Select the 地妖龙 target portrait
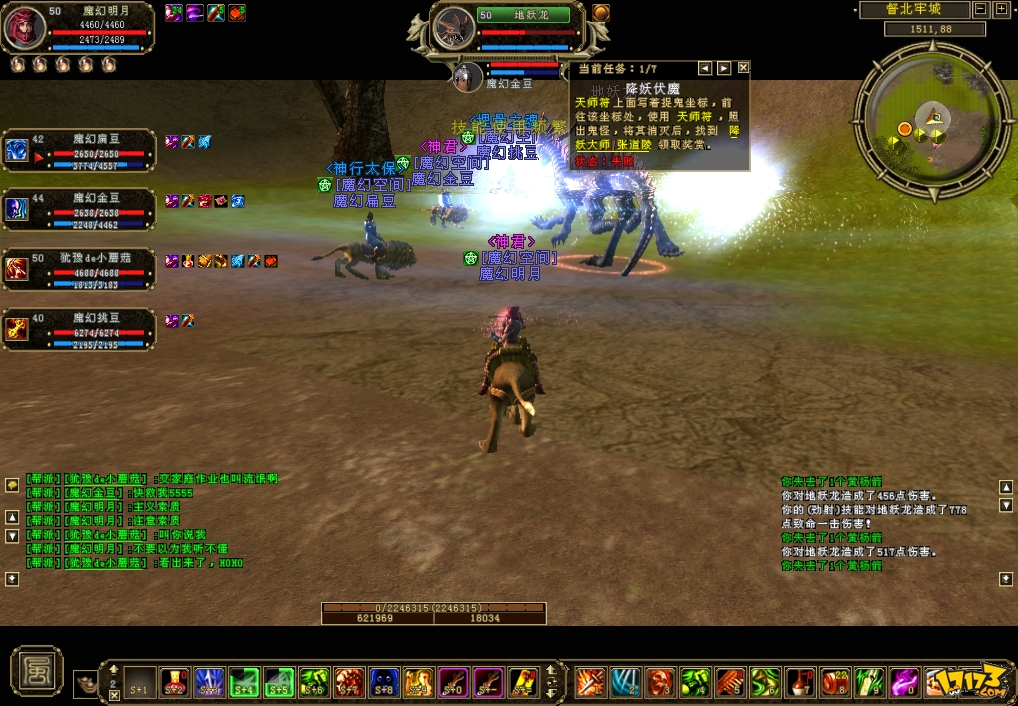Viewport: 1018px width, 706px height. [454, 29]
